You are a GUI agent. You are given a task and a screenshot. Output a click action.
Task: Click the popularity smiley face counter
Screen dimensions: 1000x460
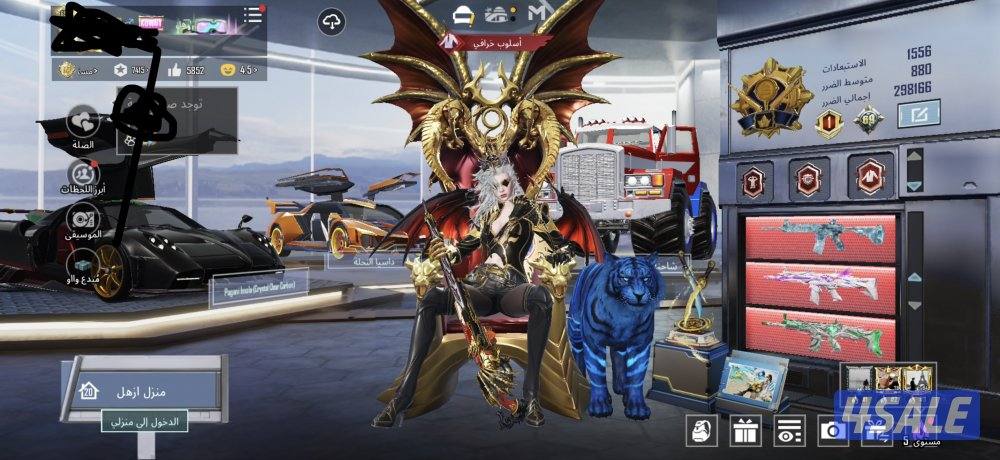239,70
